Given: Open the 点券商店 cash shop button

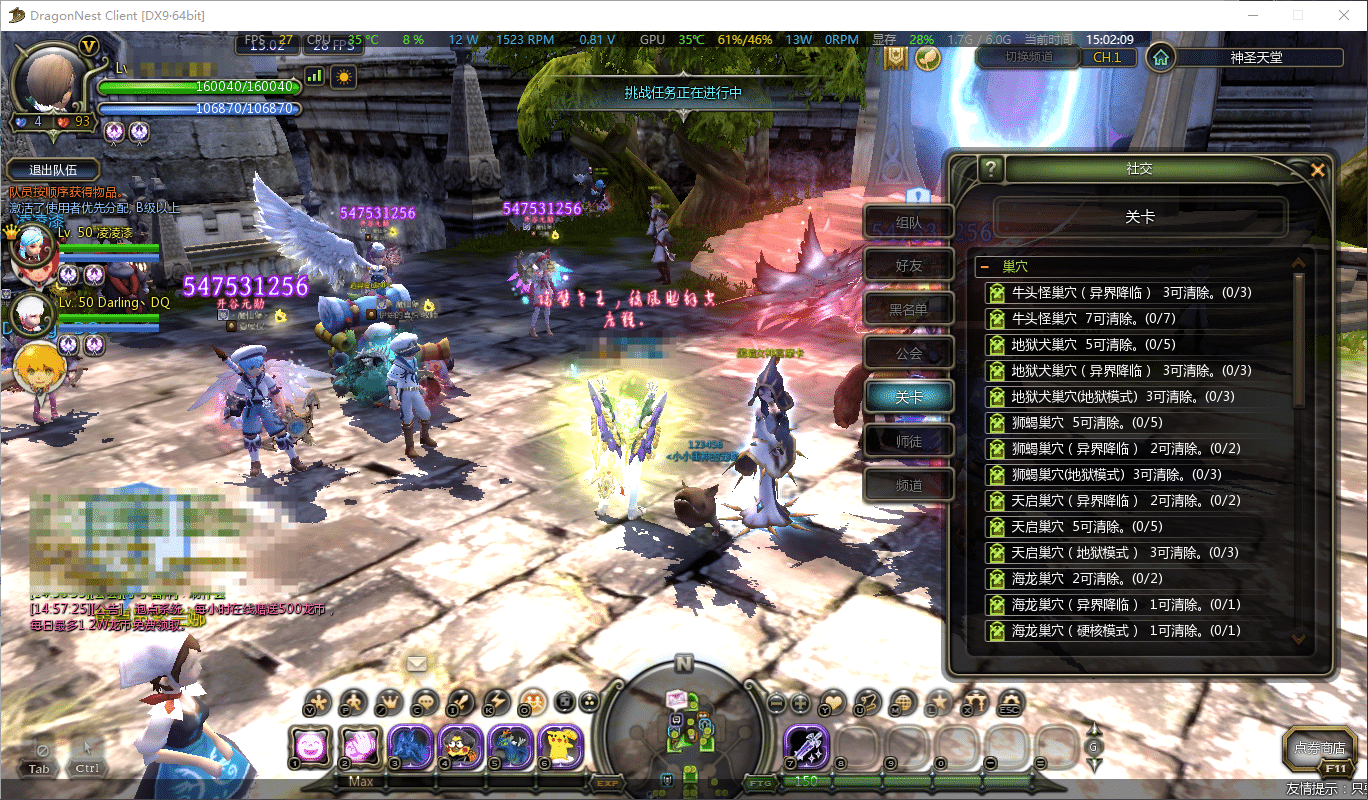Looking at the screenshot, I should click(x=1319, y=748).
